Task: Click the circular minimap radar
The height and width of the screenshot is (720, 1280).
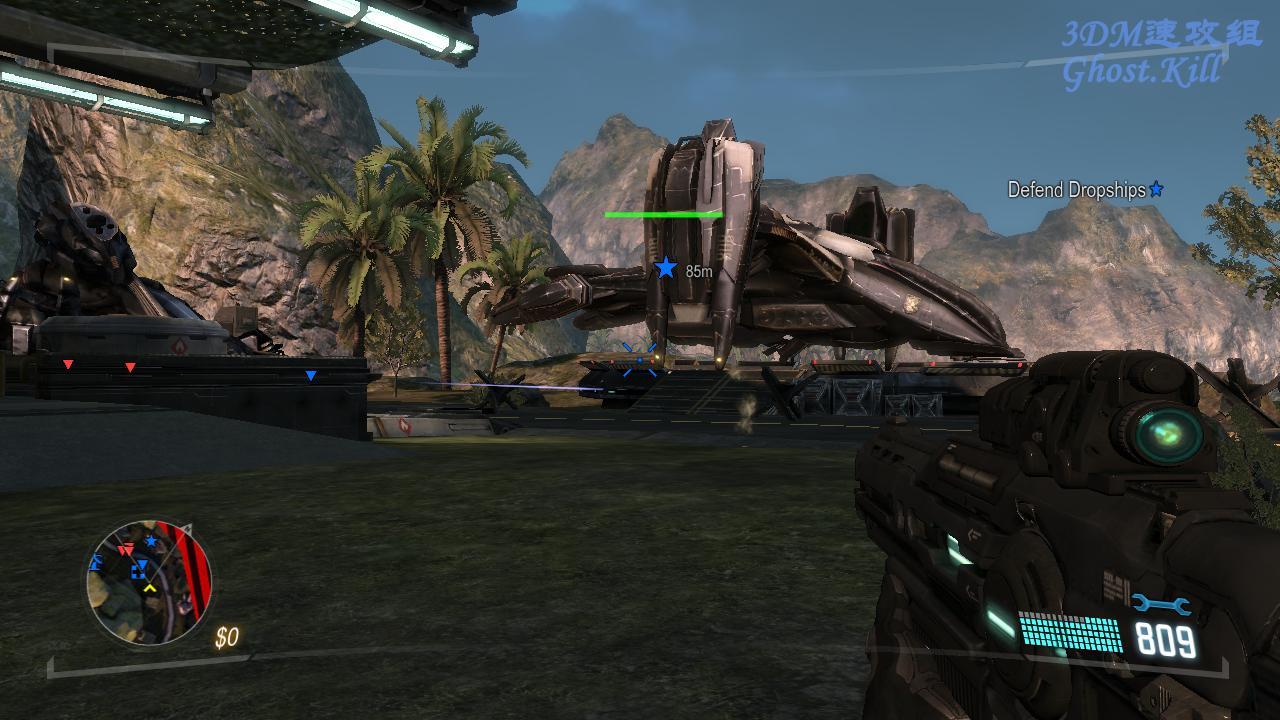Action: 149,582
